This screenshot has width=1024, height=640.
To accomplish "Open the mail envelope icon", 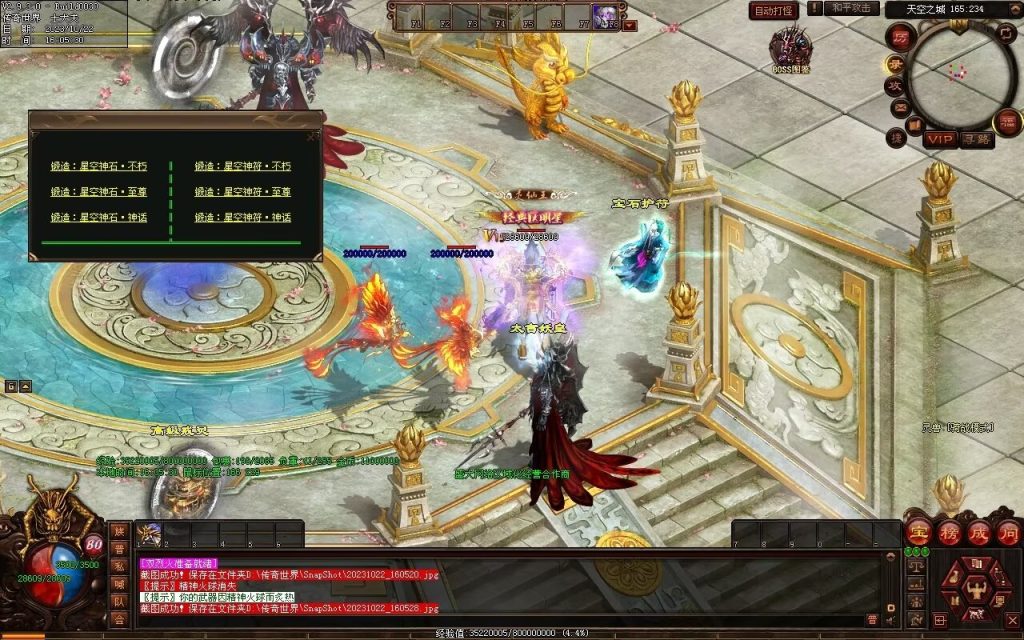I will [x=899, y=106].
